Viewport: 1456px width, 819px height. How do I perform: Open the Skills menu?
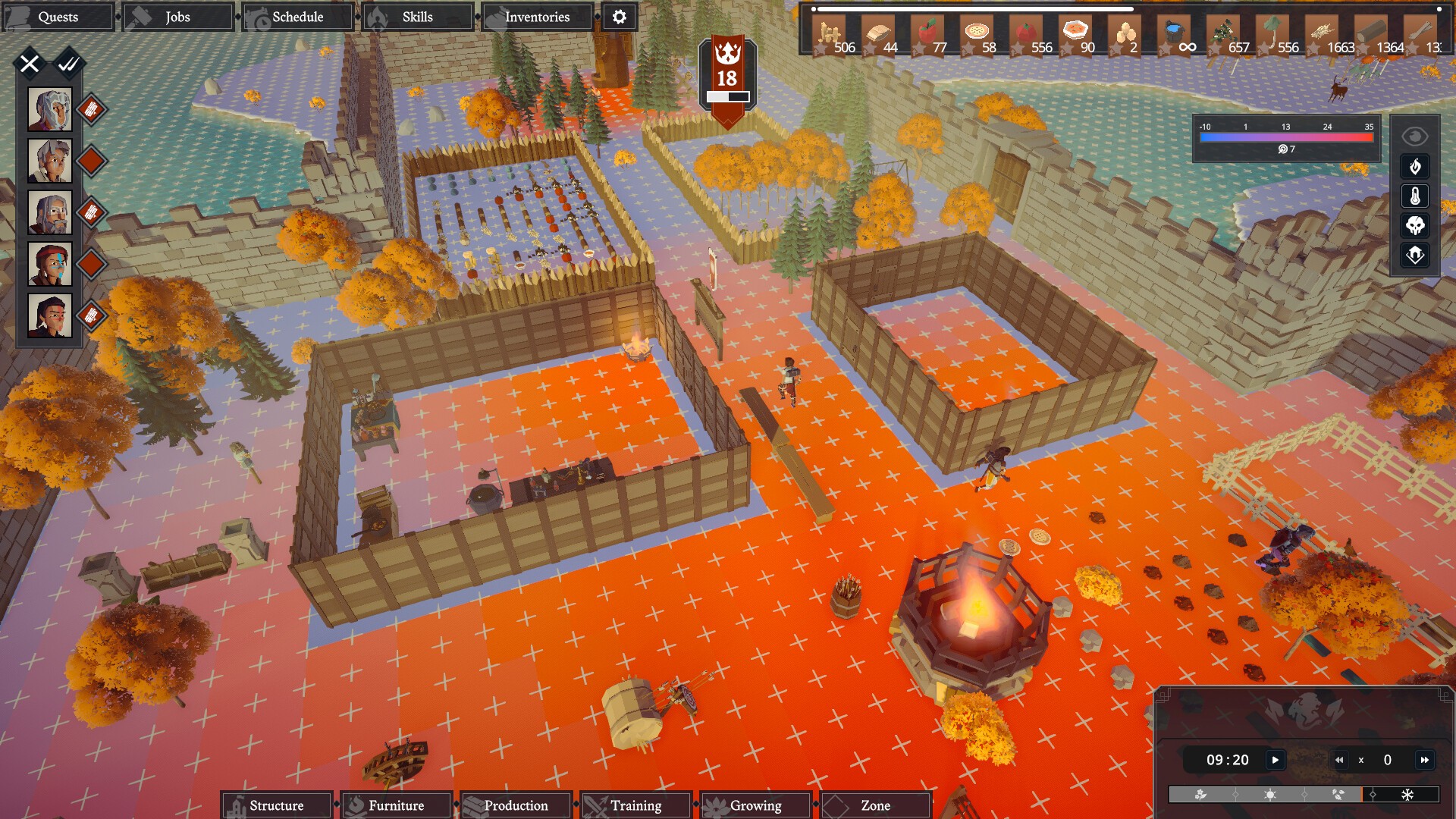click(417, 17)
